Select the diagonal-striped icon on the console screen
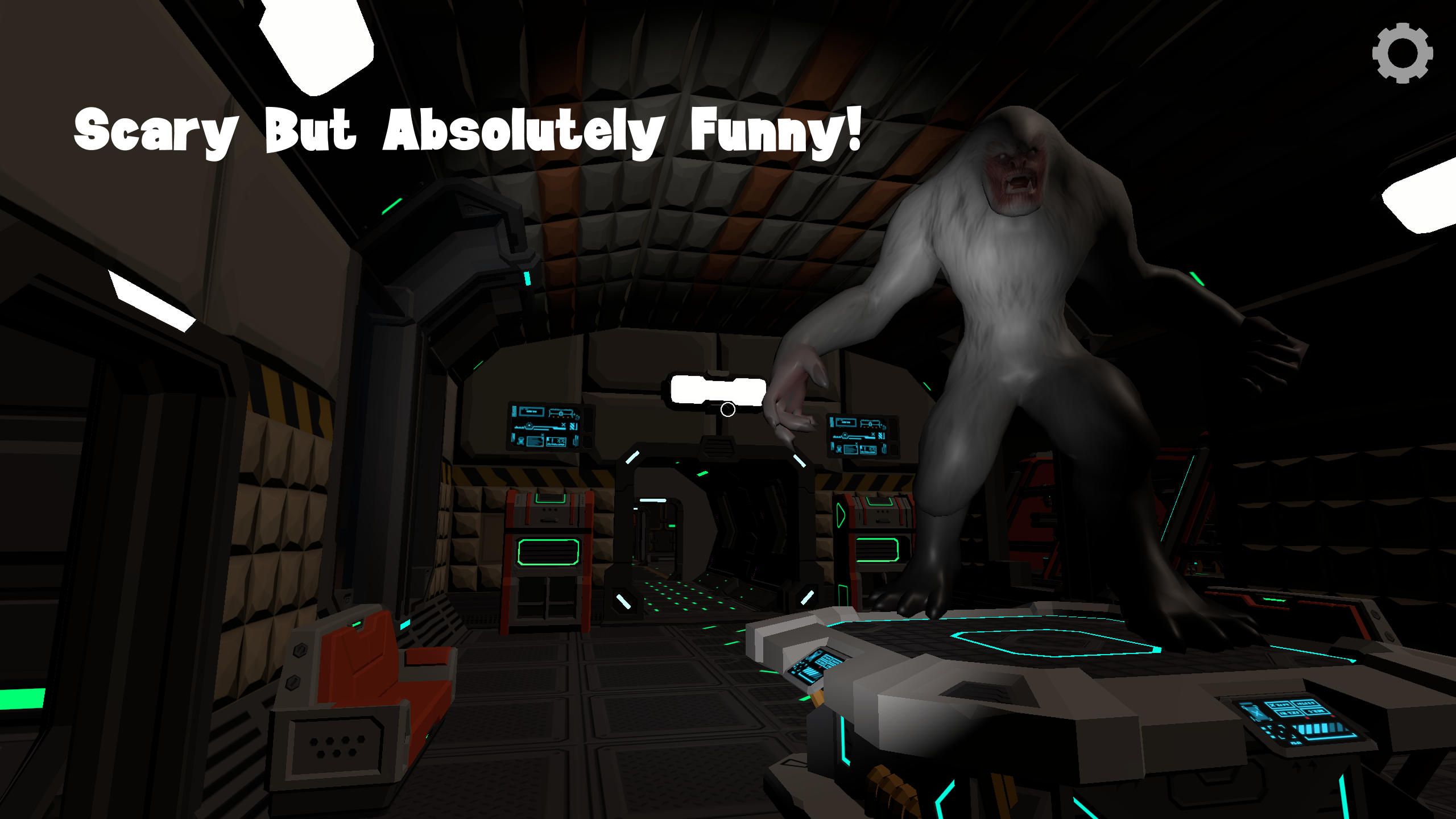The image size is (1456, 819). (x=573, y=427)
